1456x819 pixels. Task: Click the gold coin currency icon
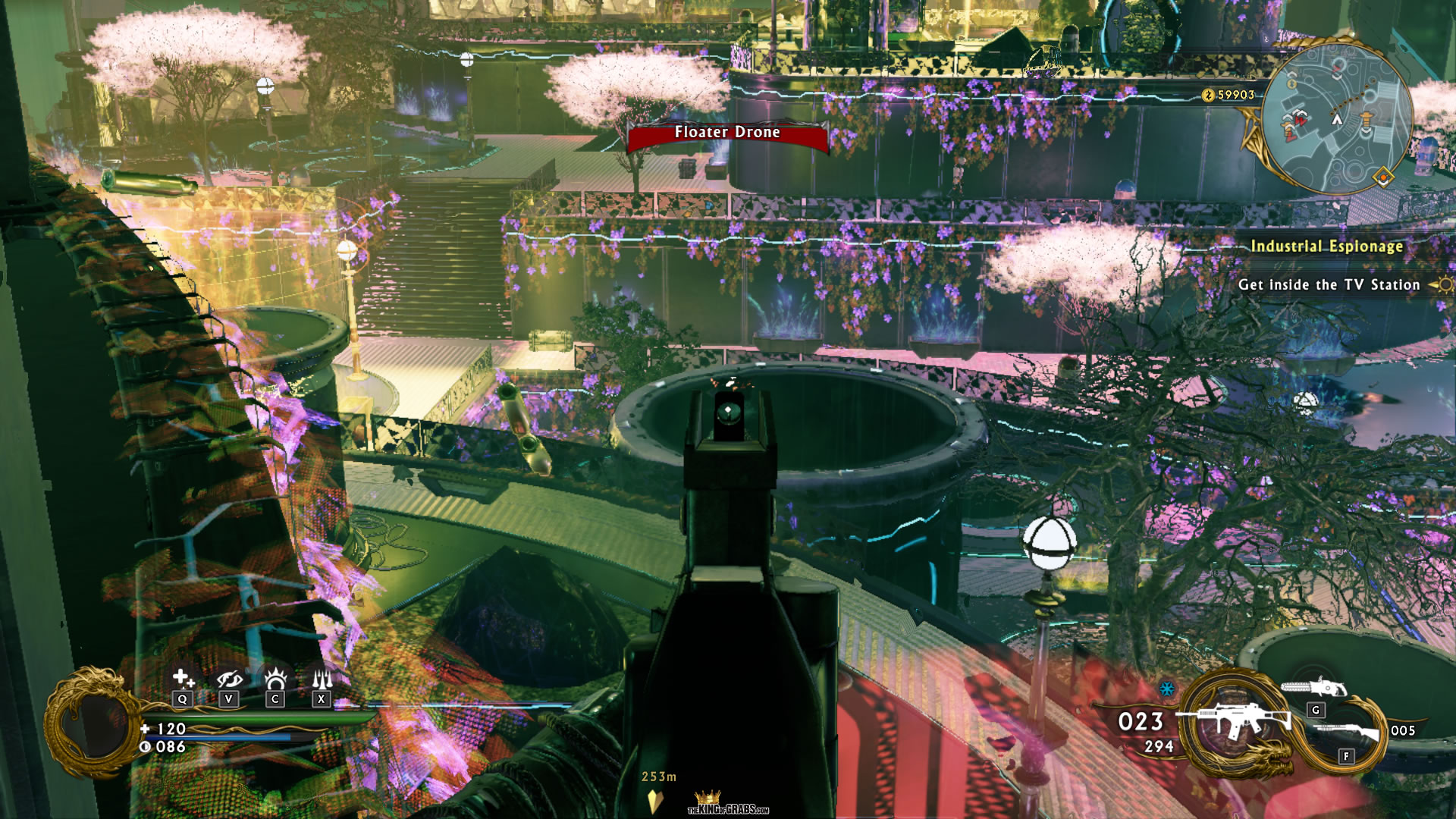[1208, 95]
